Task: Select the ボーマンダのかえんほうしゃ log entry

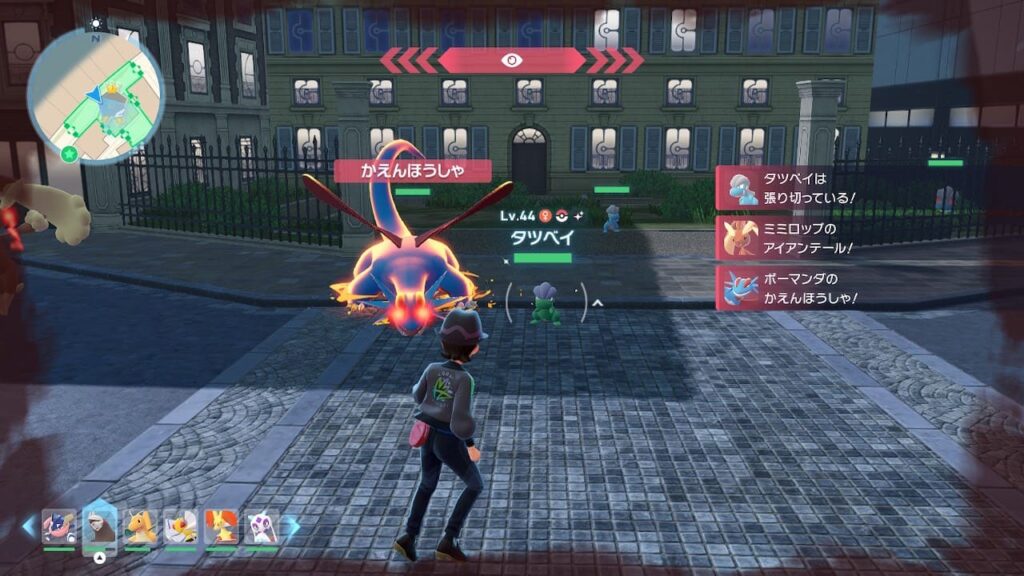Action: 788,288
